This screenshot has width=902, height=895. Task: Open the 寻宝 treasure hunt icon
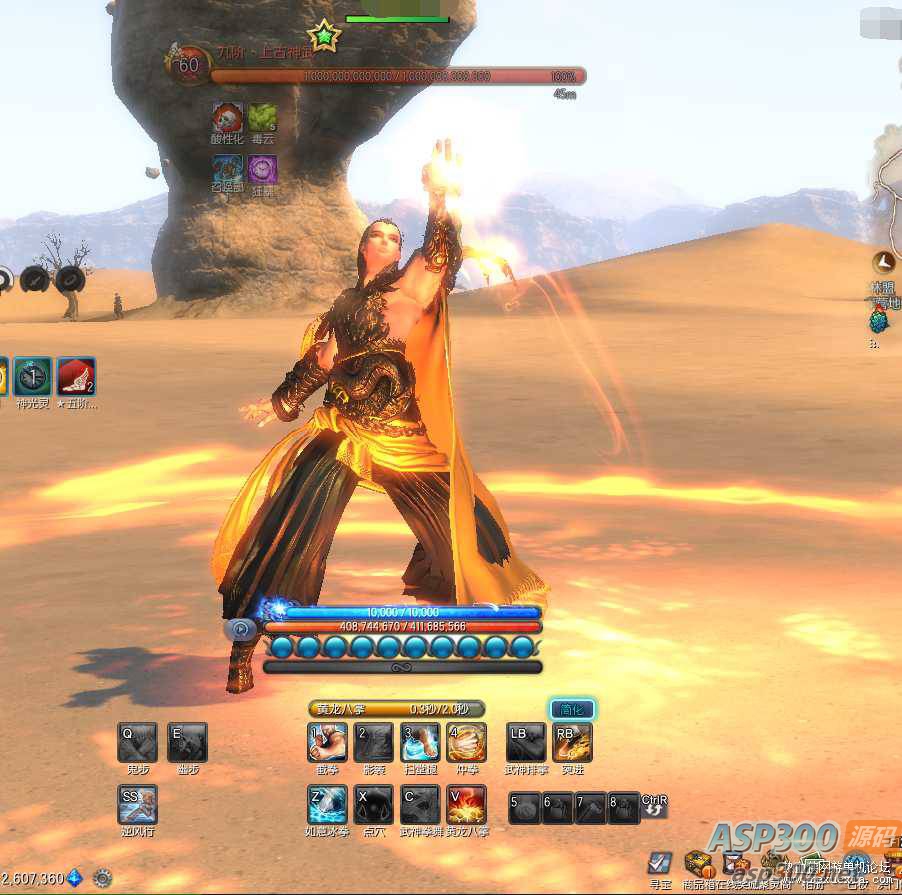click(x=660, y=863)
